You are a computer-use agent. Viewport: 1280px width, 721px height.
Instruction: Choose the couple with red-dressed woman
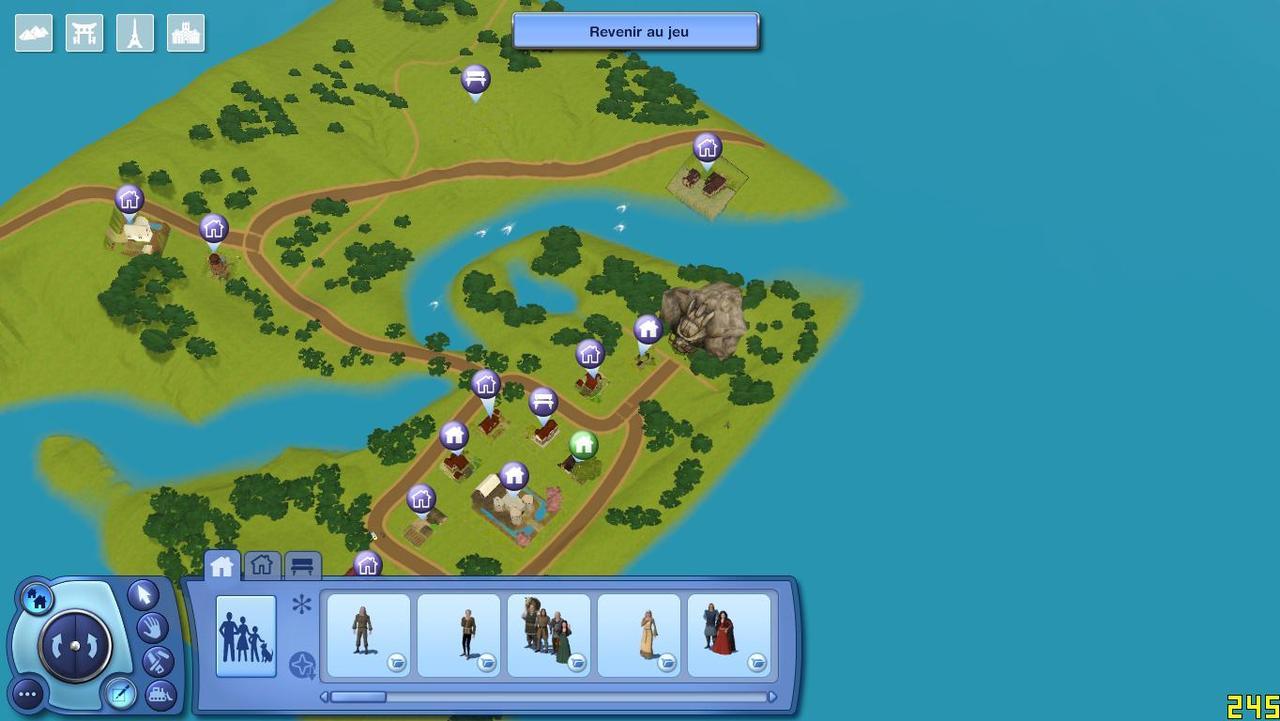click(x=729, y=635)
